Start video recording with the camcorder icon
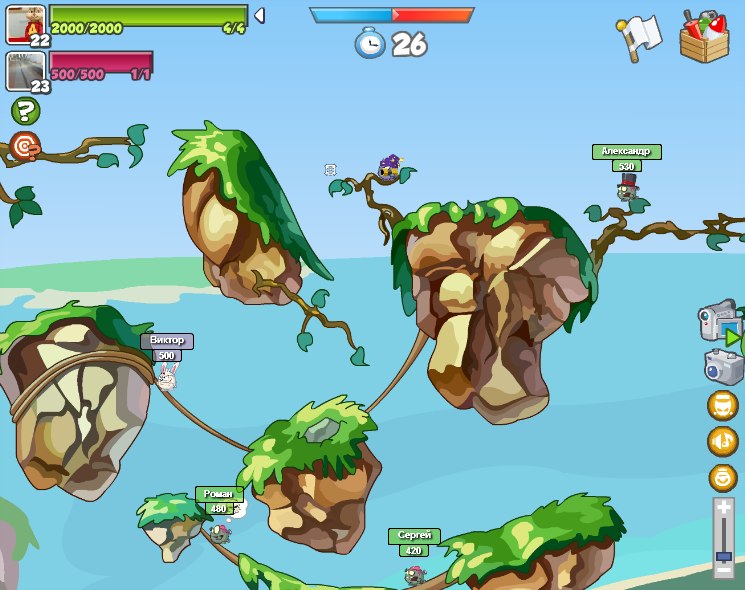Screen dimensions: 745x590 pyautogui.click(x=718, y=322)
